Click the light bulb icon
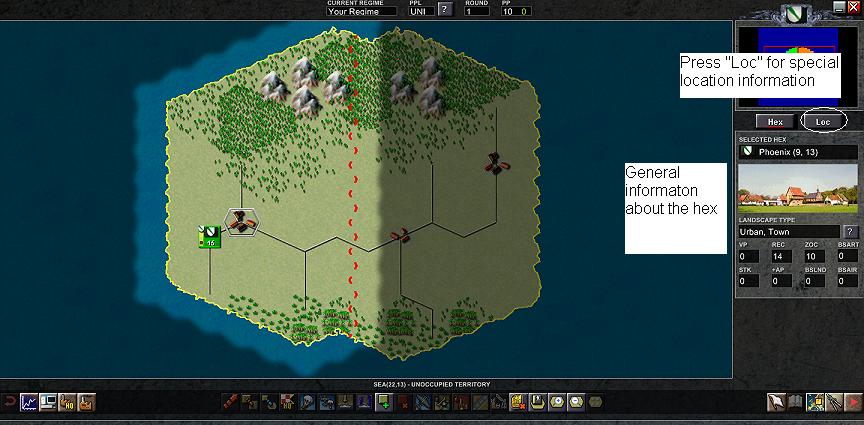The height and width of the screenshot is (425, 864). 309,403
